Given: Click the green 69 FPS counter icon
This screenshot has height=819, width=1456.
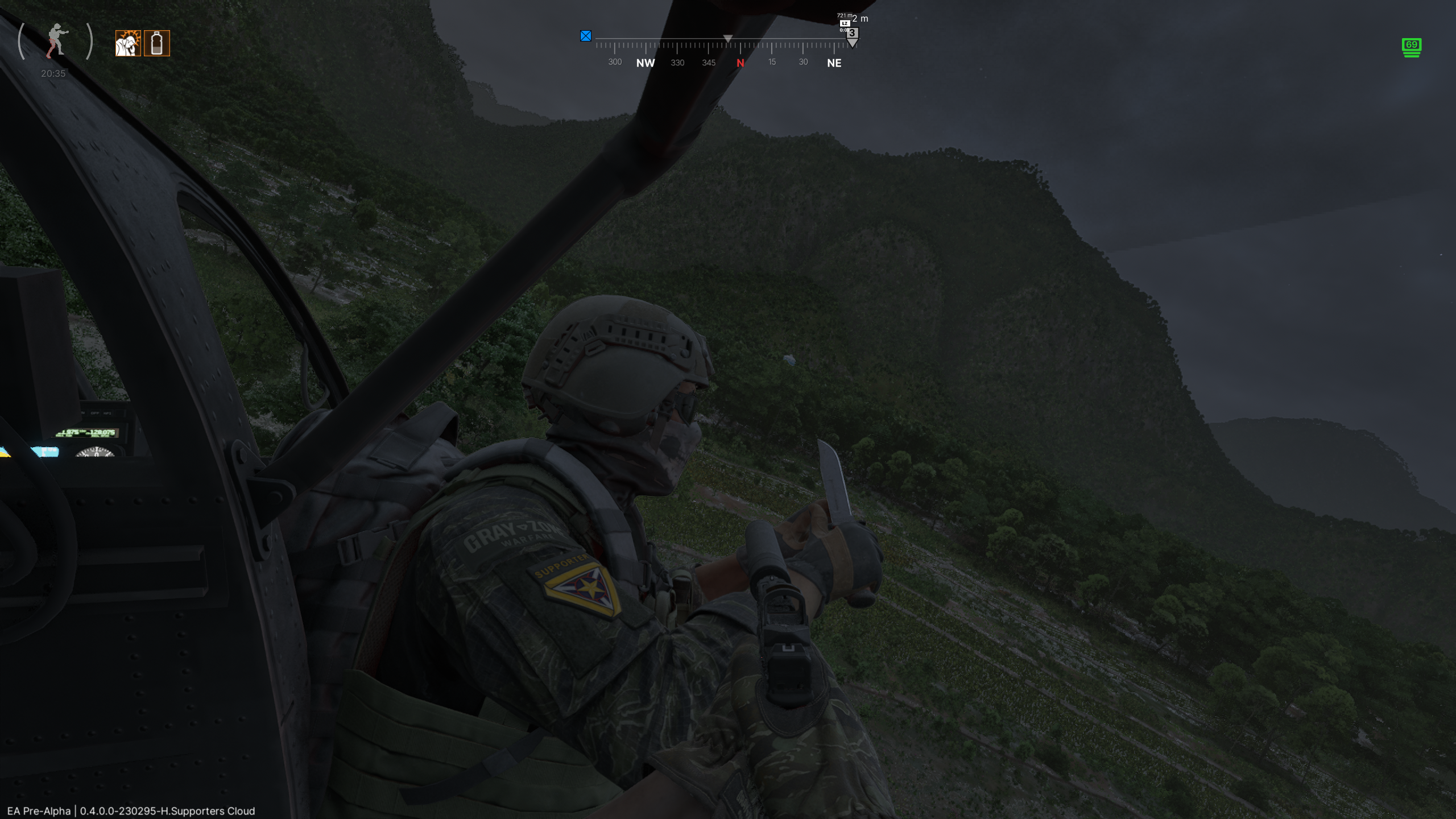Looking at the screenshot, I should point(1413,48).
